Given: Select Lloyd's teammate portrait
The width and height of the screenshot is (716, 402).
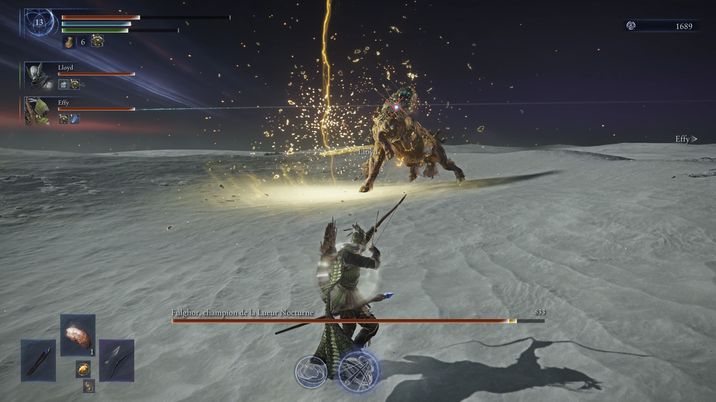Looking at the screenshot, I should [x=38, y=75].
